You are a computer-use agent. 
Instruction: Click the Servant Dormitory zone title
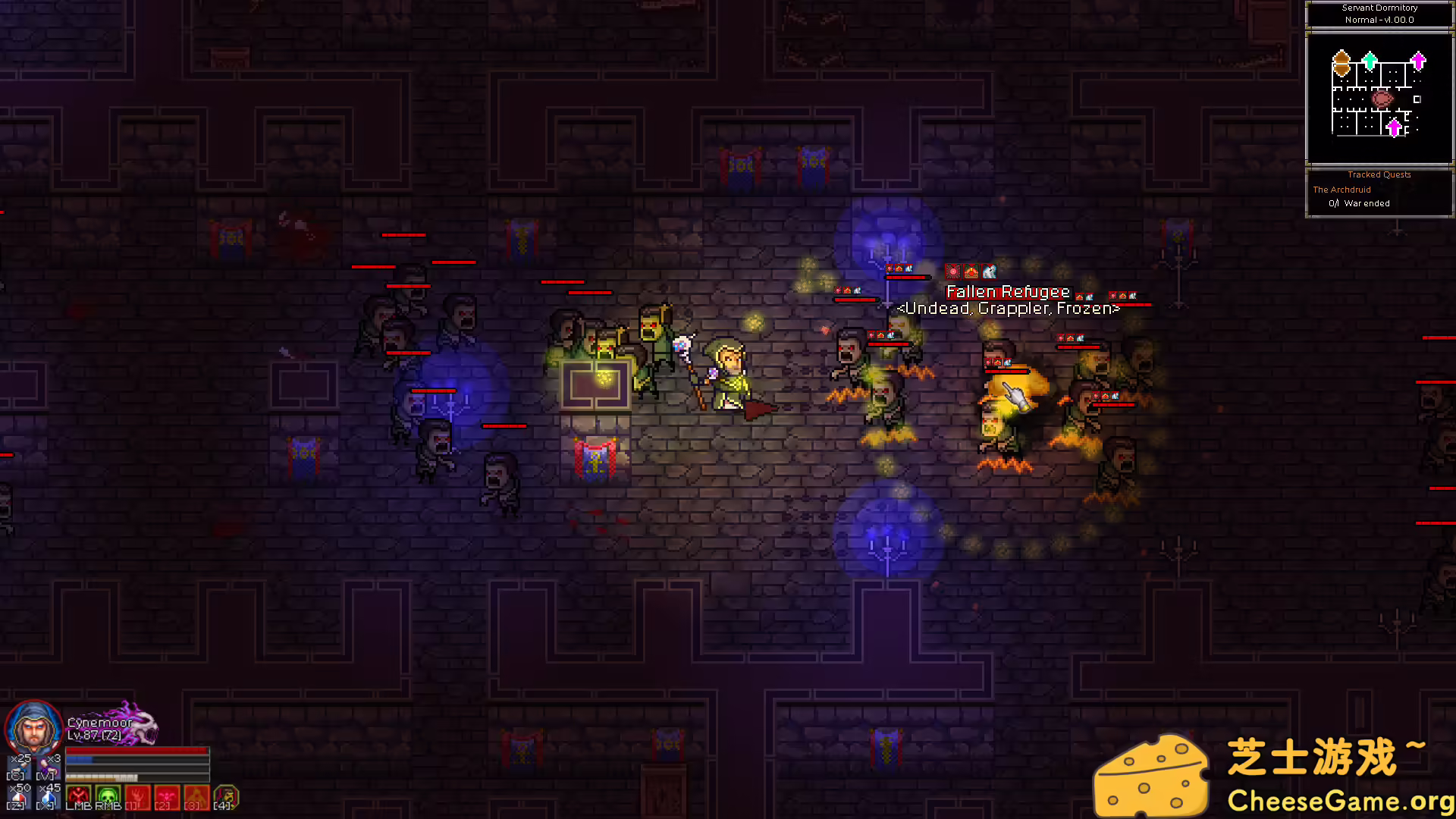pyautogui.click(x=1379, y=8)
